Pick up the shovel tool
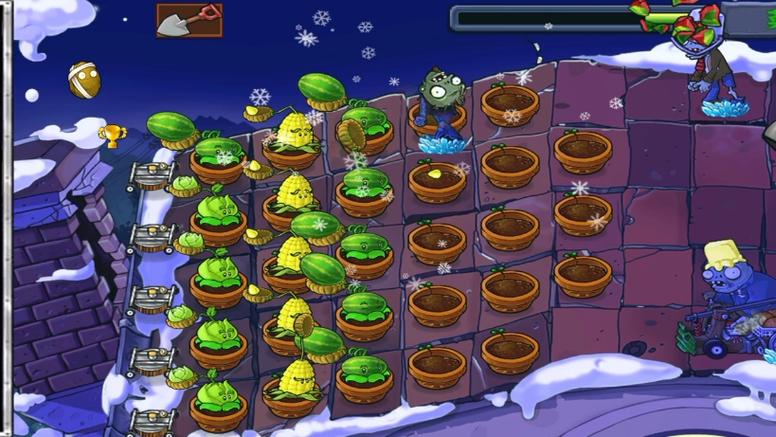Image resolution: width=776 pixels, height=437 pixels. [189, 20]
